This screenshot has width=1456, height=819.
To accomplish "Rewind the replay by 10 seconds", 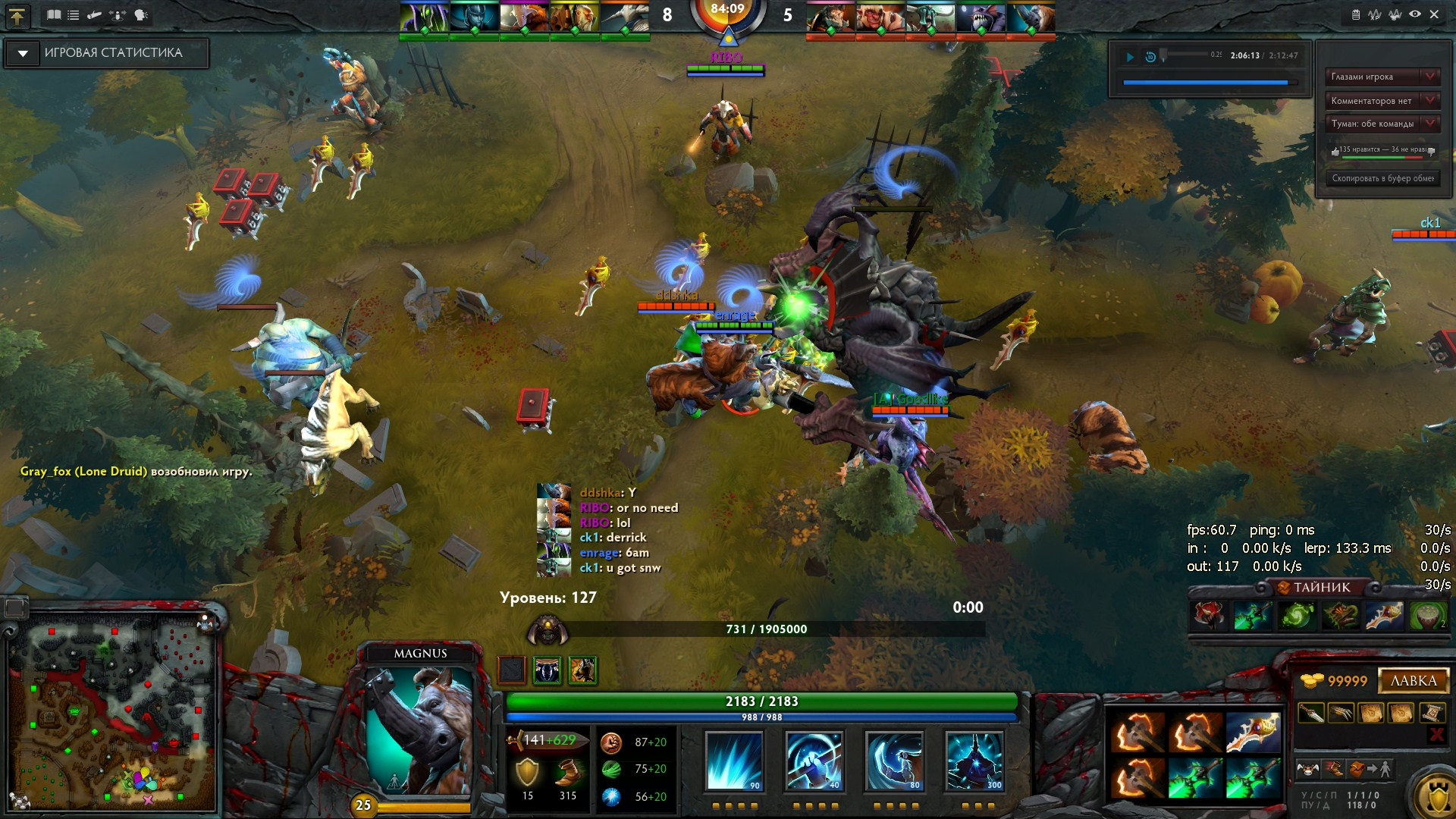I will coord(1150,56).
